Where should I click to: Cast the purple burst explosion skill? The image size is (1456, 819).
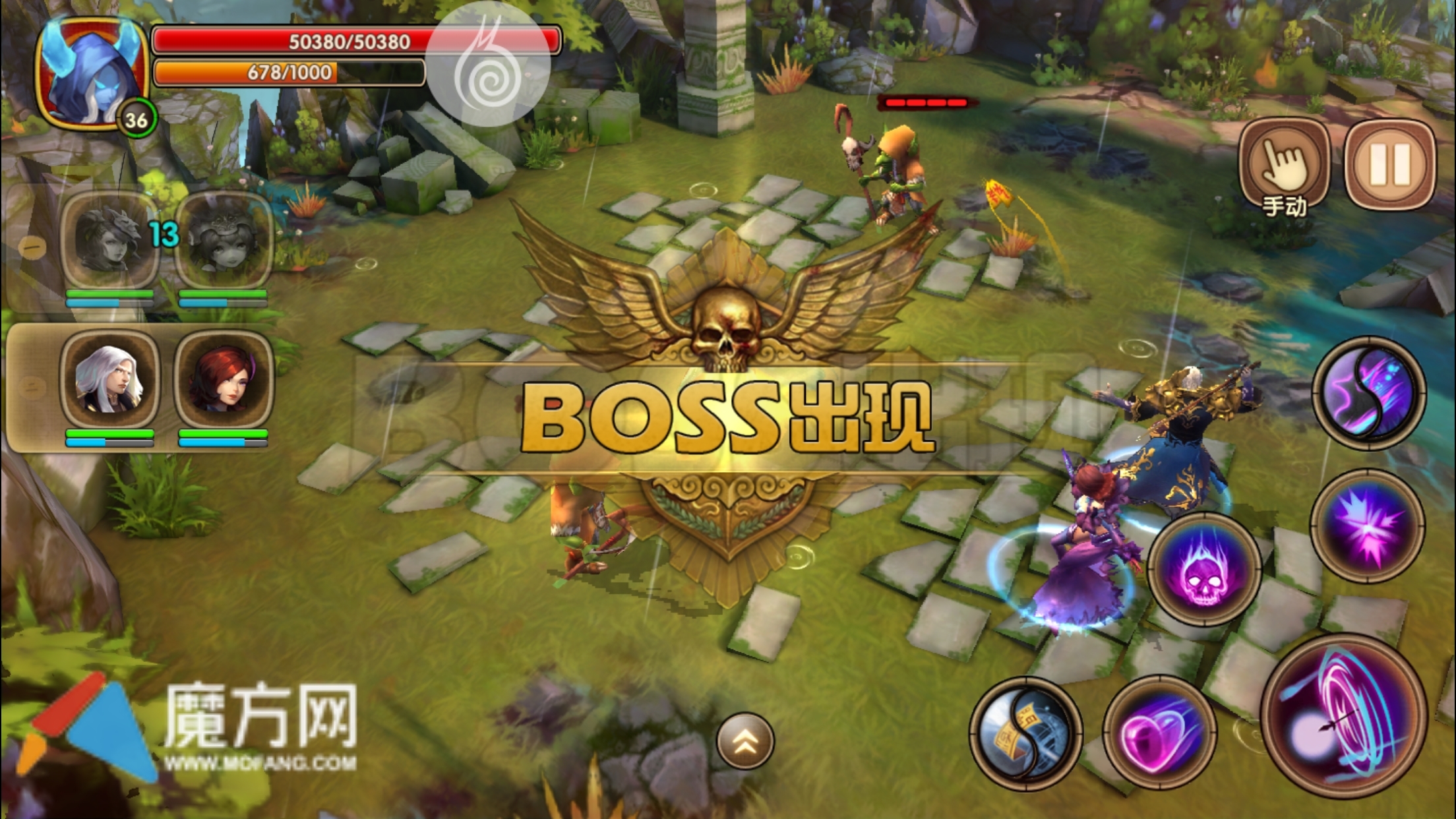[x=1367, y=526]
